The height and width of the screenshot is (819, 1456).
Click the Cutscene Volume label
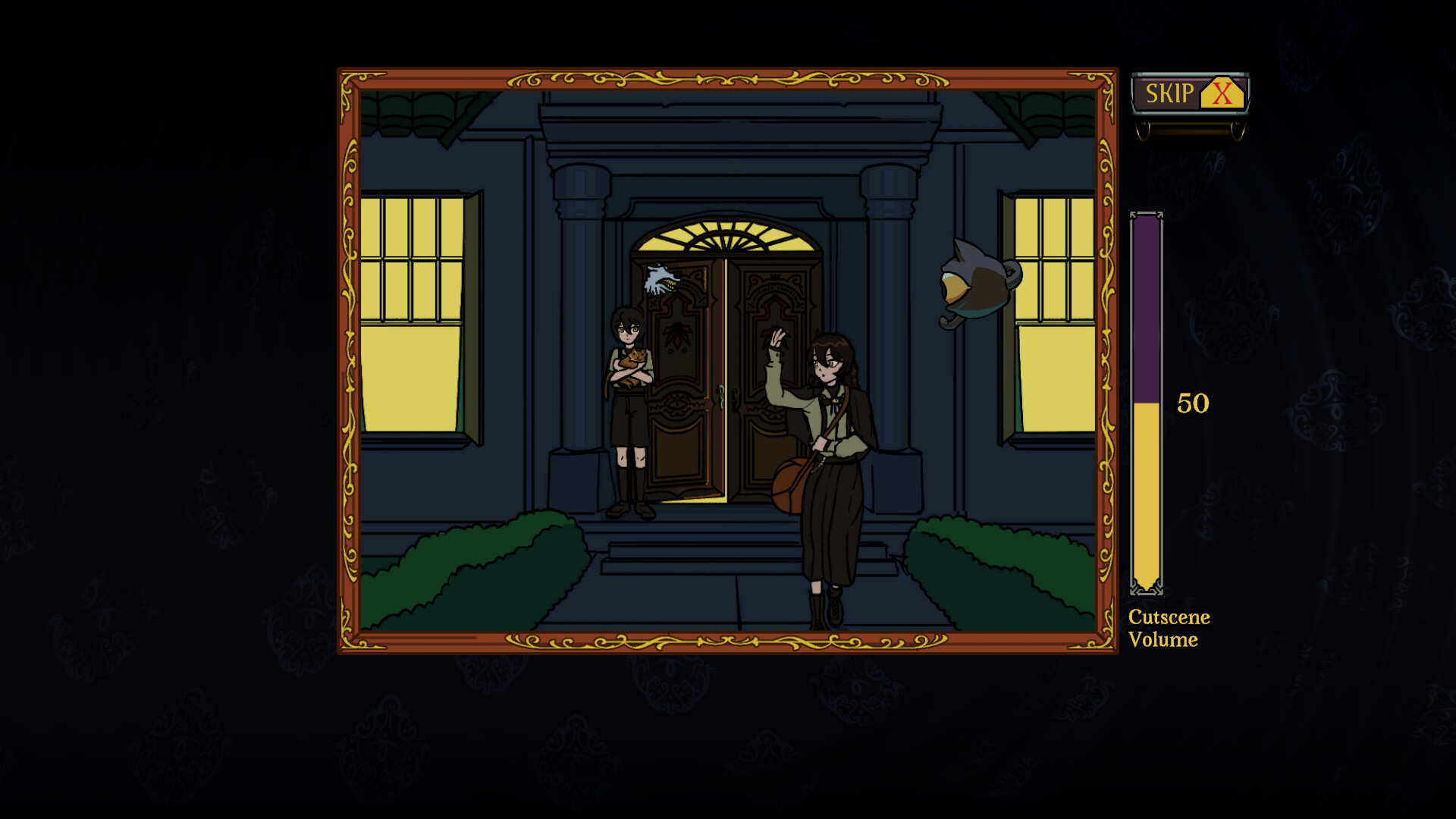pyautogui.click(x=1166, y=628)
